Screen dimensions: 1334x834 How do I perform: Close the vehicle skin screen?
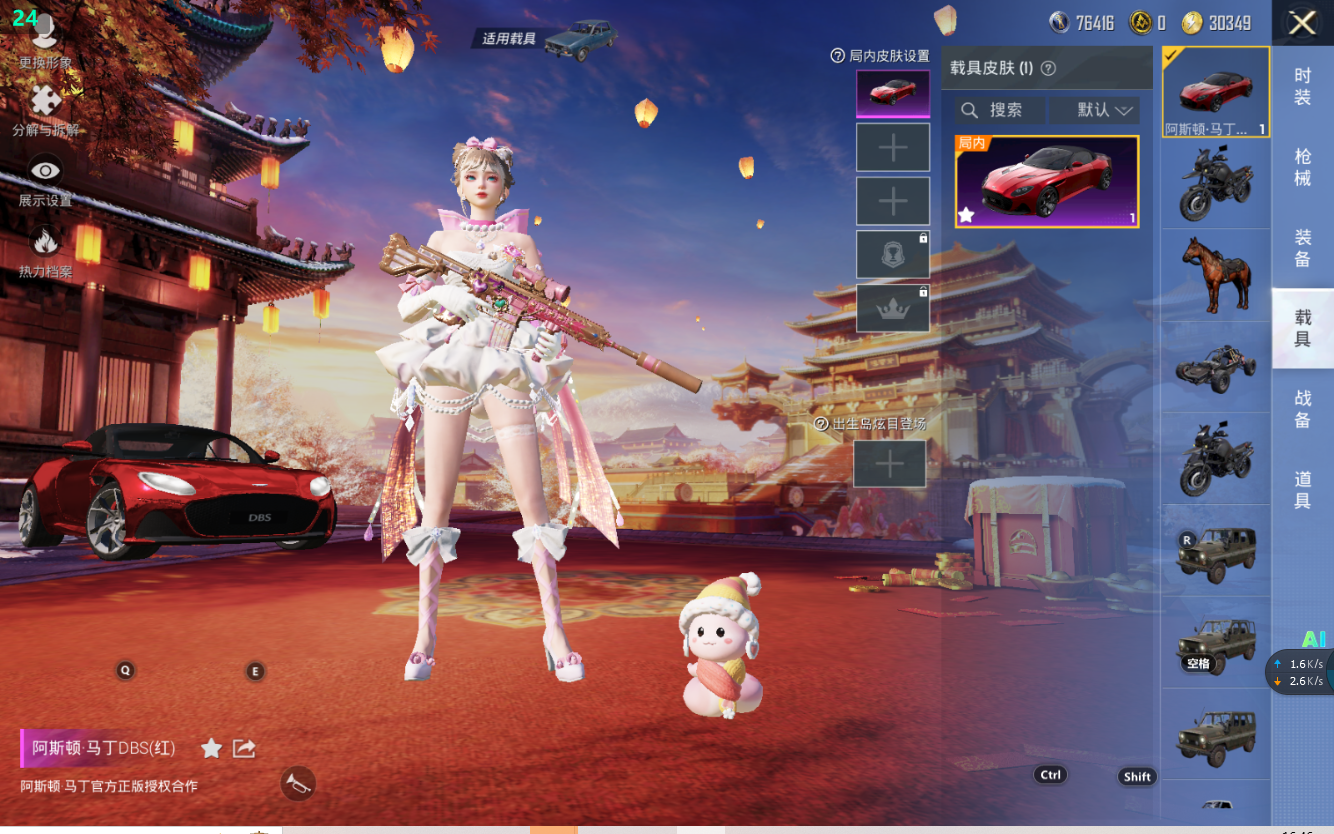click(1301, 23)
